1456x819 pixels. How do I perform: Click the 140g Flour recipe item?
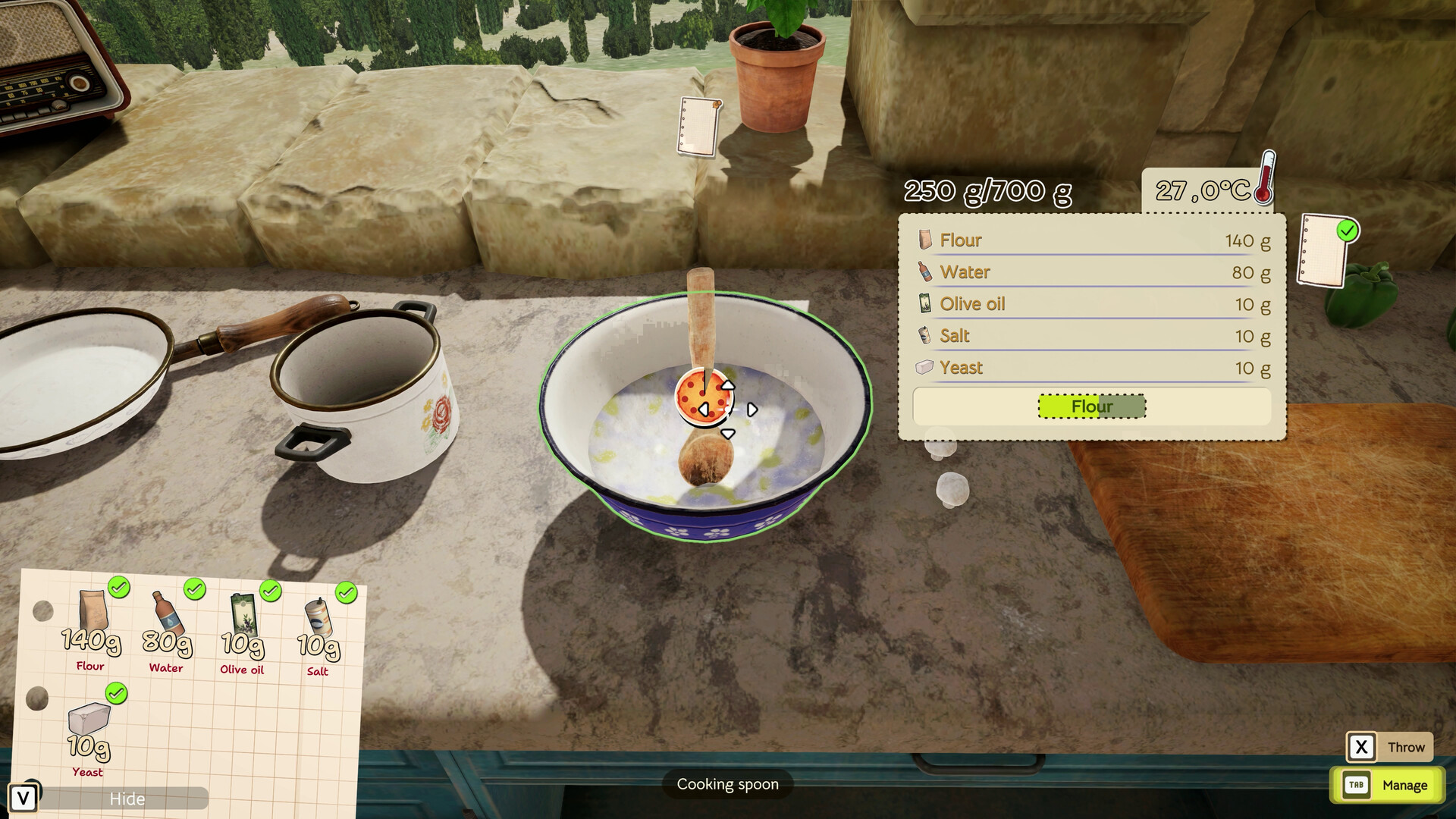[x=91, y=629]
